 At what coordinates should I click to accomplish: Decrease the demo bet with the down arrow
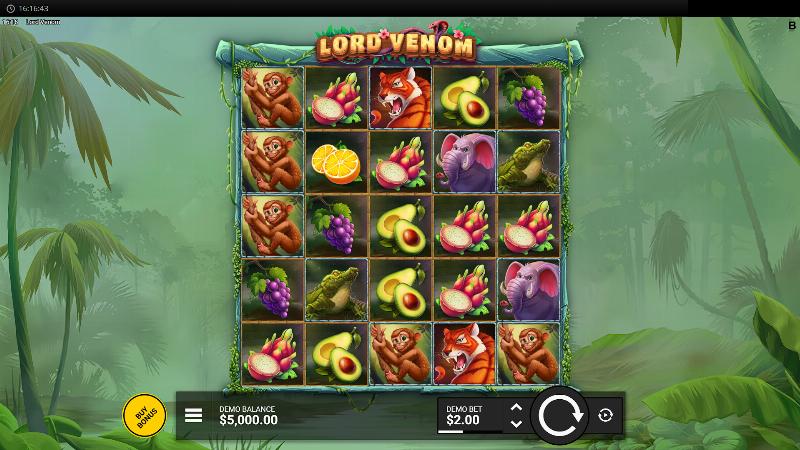(x=516, y=424)
